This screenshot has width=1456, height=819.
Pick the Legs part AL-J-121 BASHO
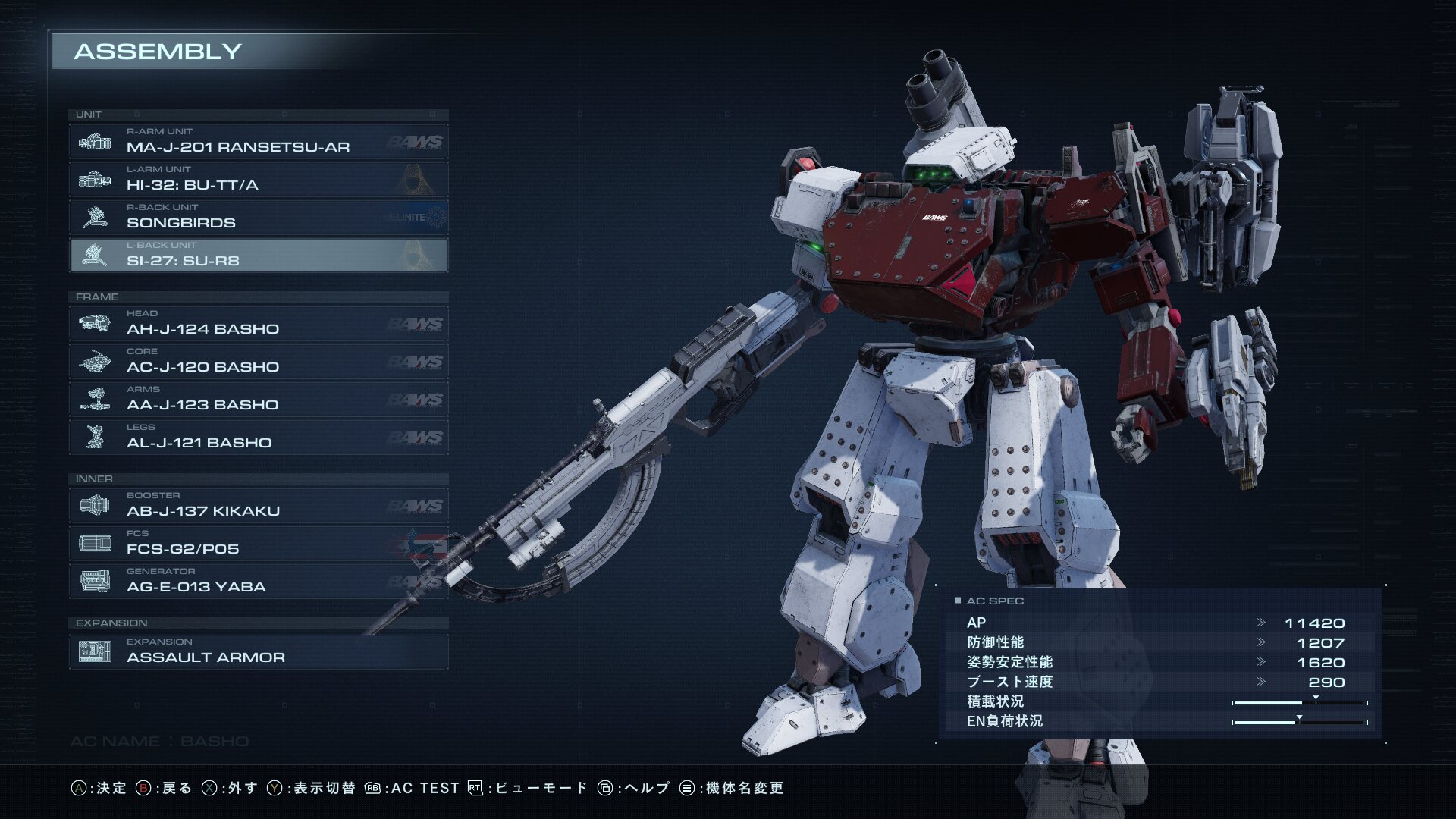pyautogui.click(x=258, y=438)
